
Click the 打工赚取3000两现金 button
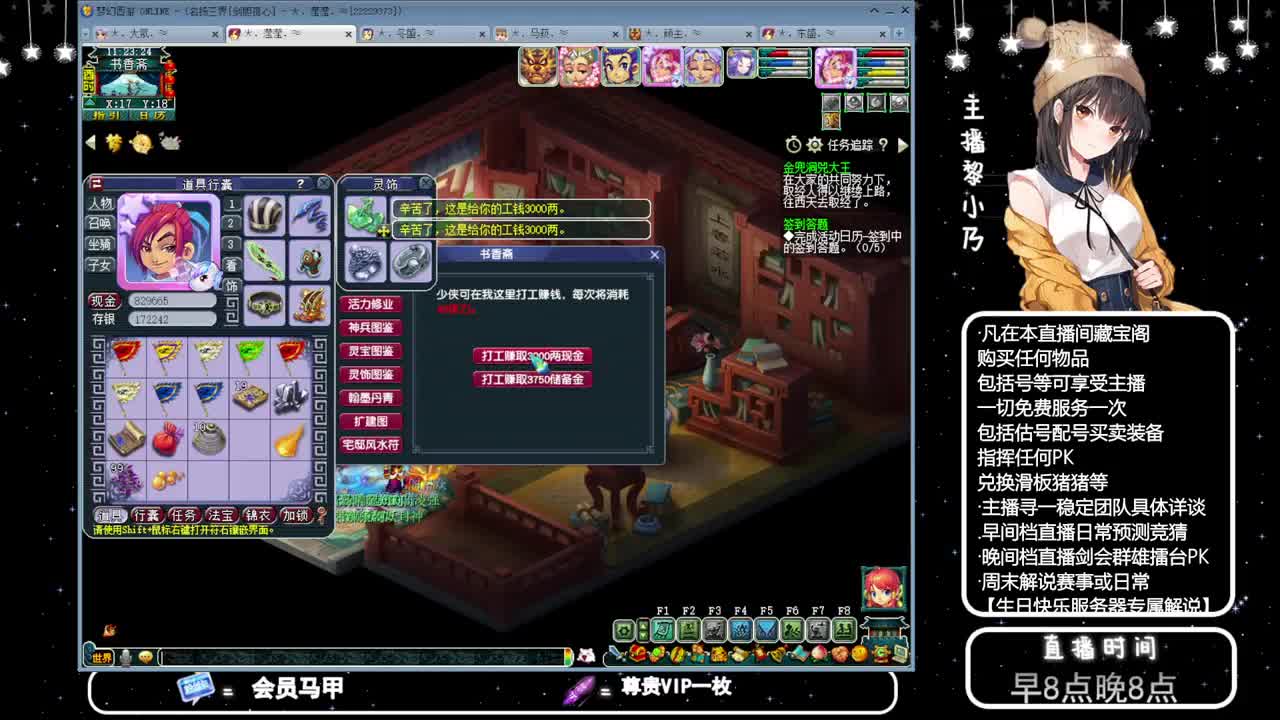[534, 356]
